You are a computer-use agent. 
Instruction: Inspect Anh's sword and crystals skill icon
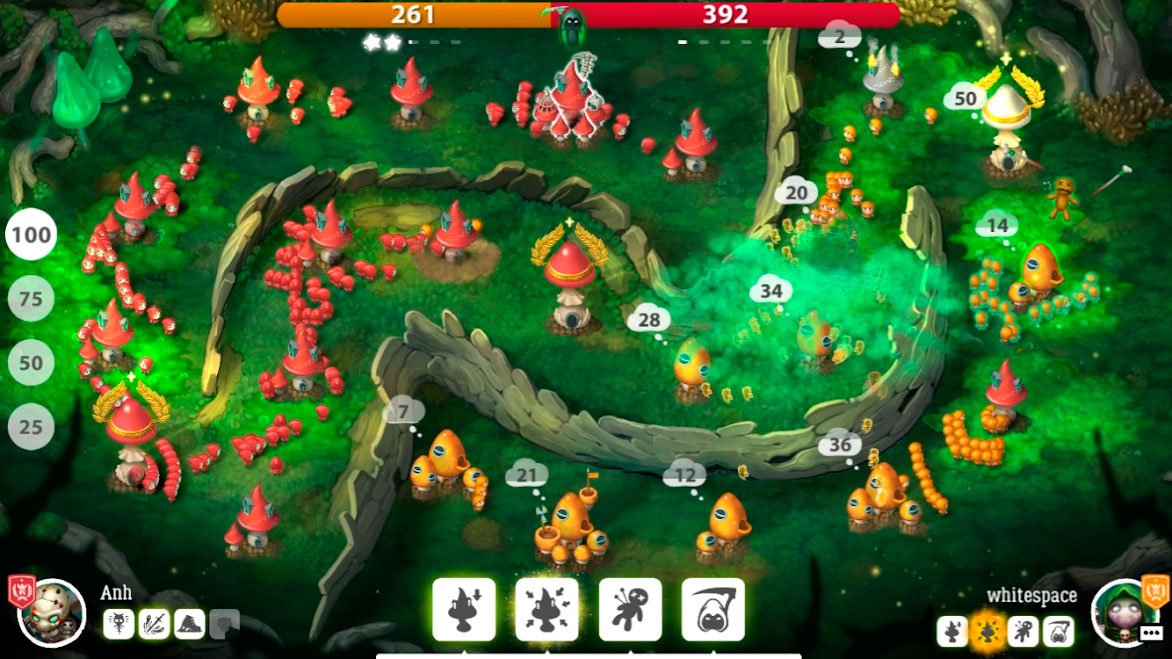[154, 624]
